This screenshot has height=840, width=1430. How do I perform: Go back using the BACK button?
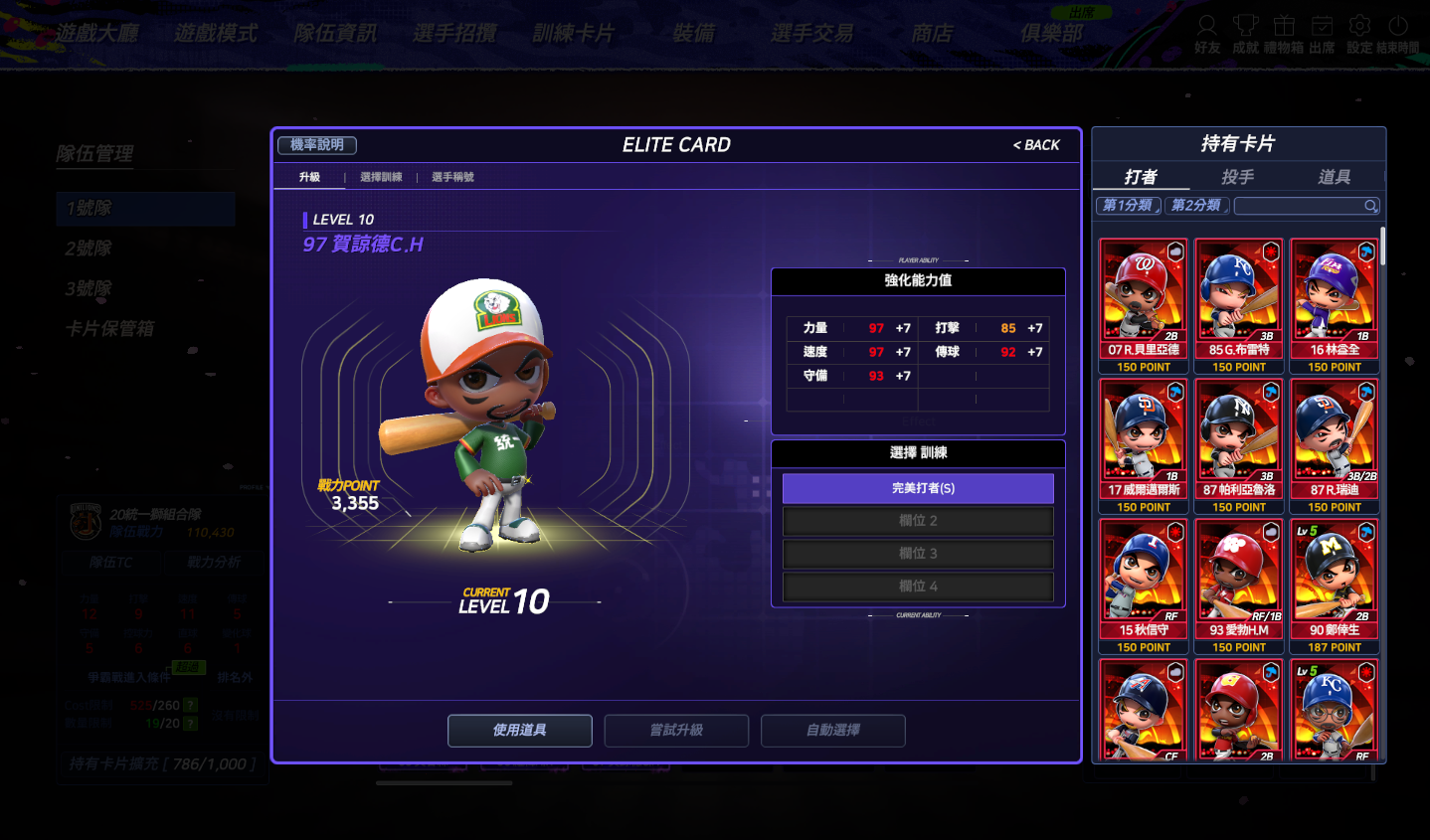[1036, 145]
